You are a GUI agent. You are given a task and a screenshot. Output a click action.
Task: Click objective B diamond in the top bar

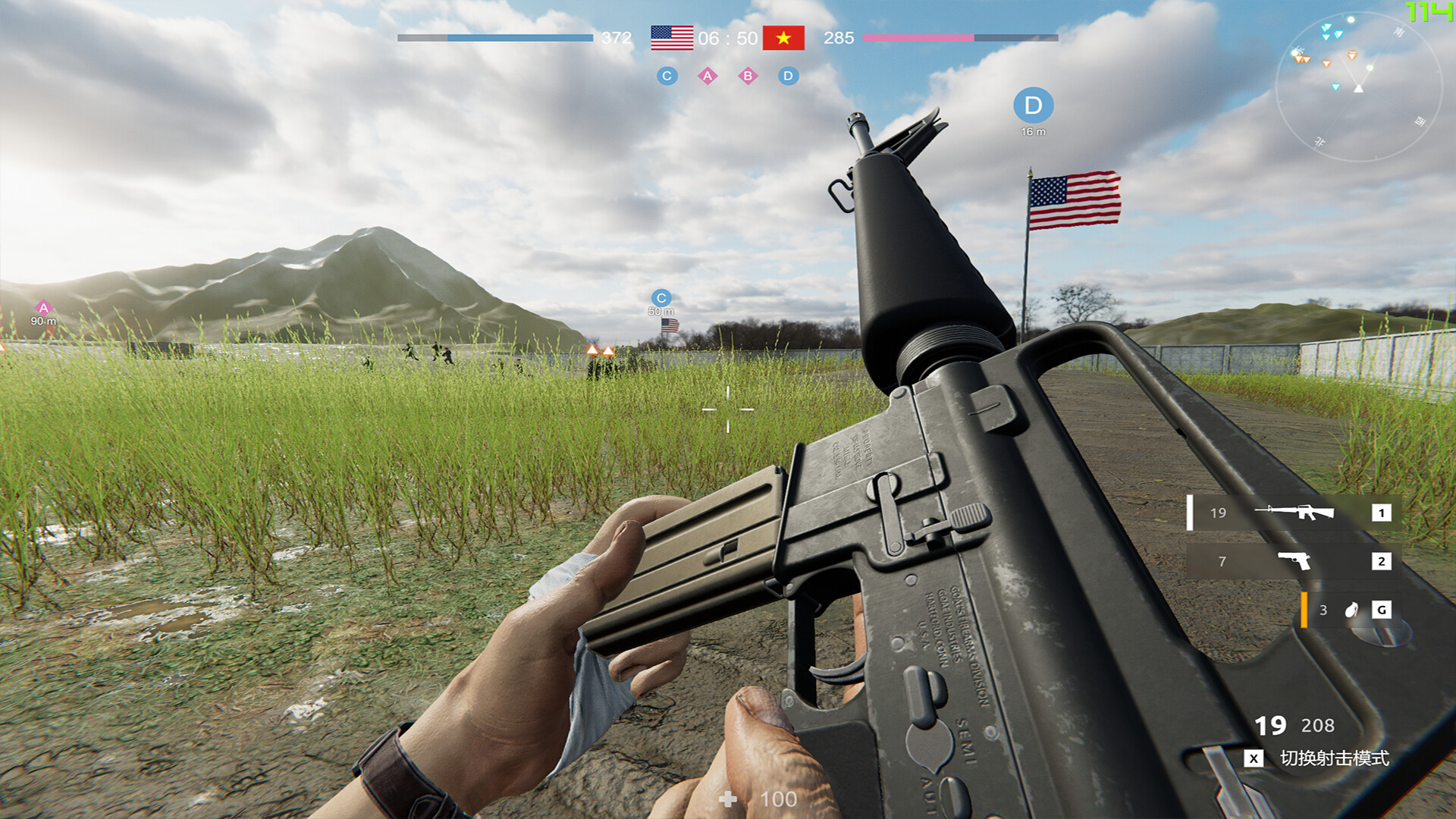click(747, 76)
